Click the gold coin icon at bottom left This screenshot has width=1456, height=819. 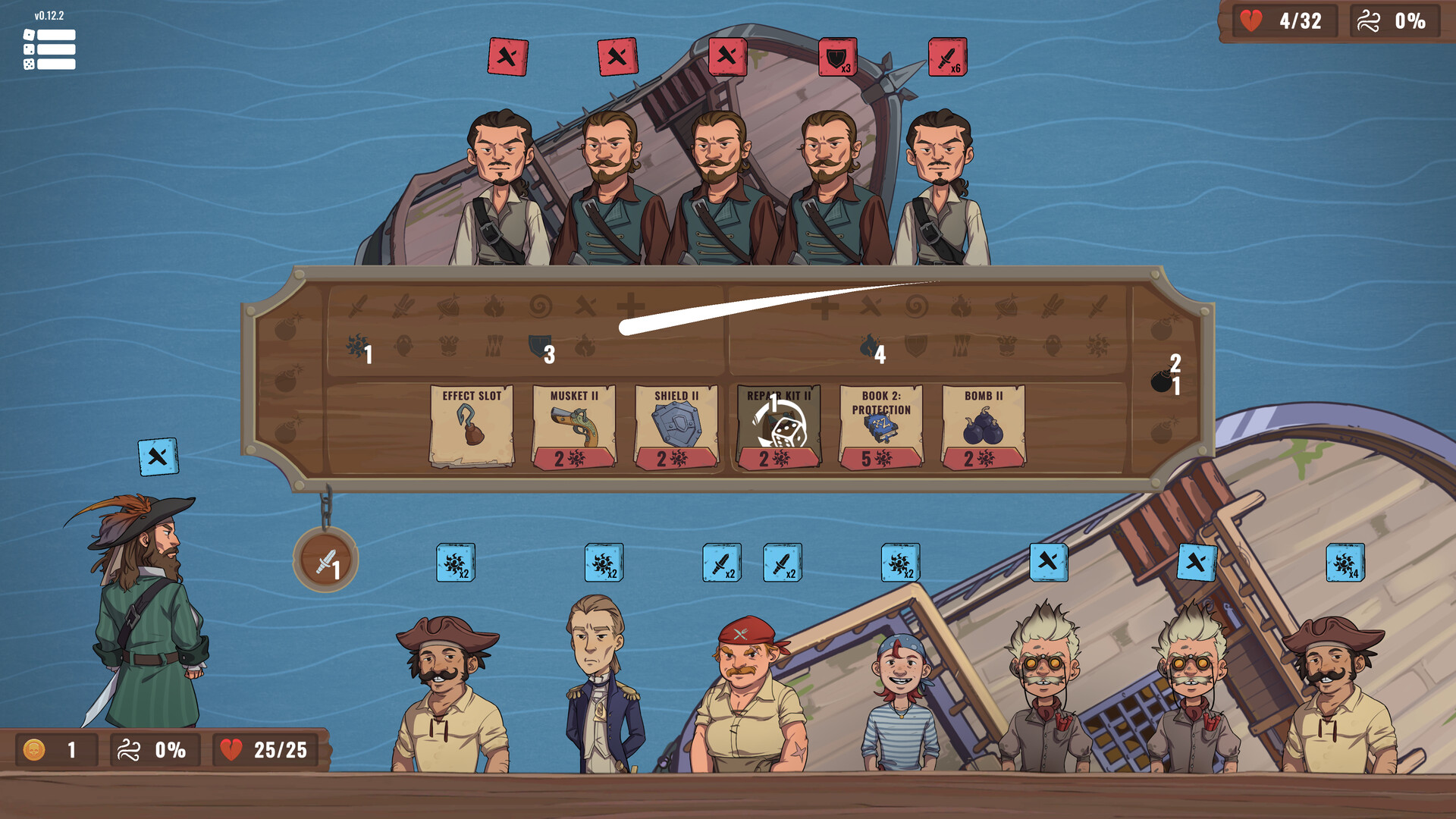click(33, 751)
